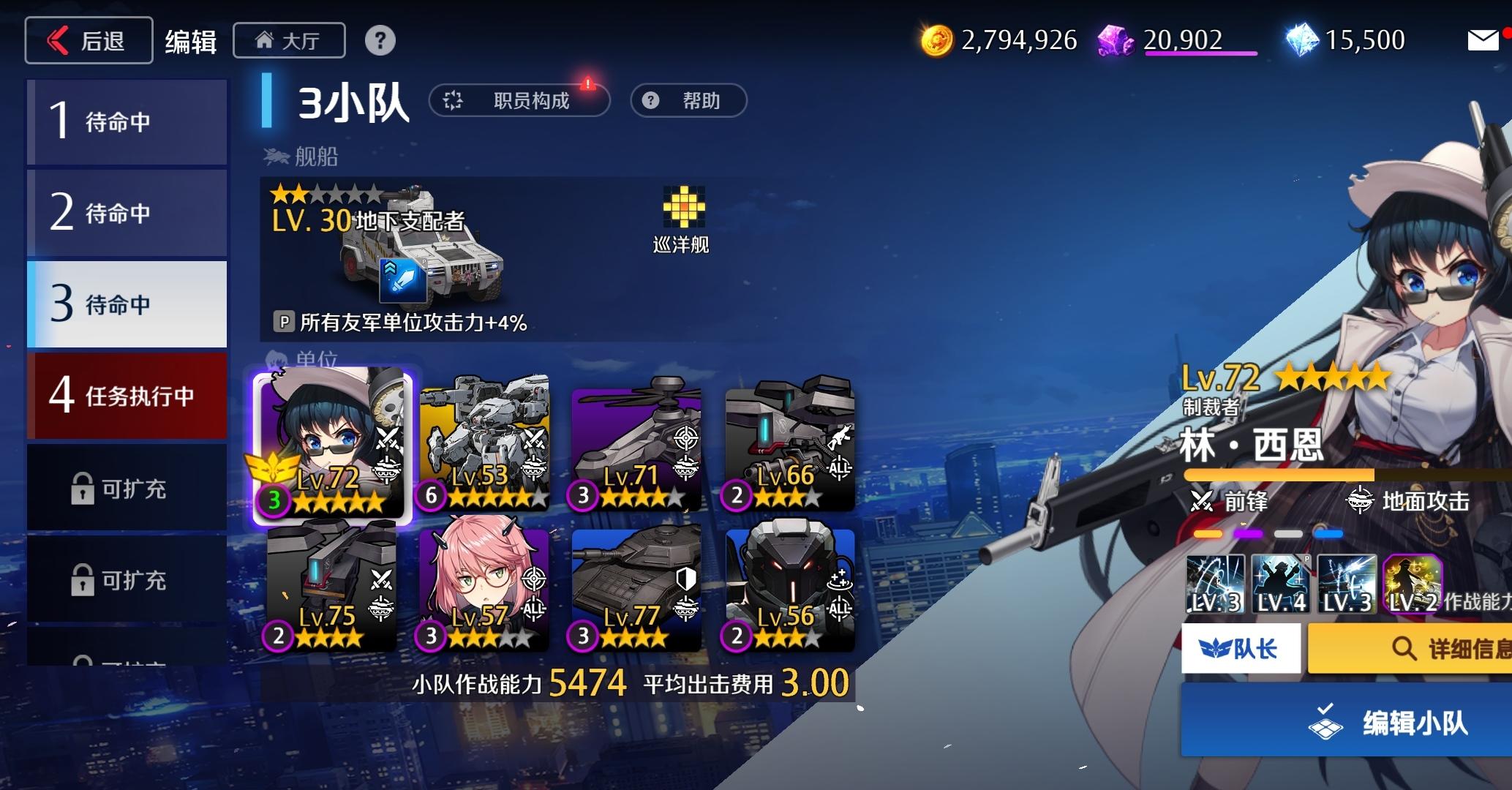Switch to squad 1 tab

pos(127,121)
